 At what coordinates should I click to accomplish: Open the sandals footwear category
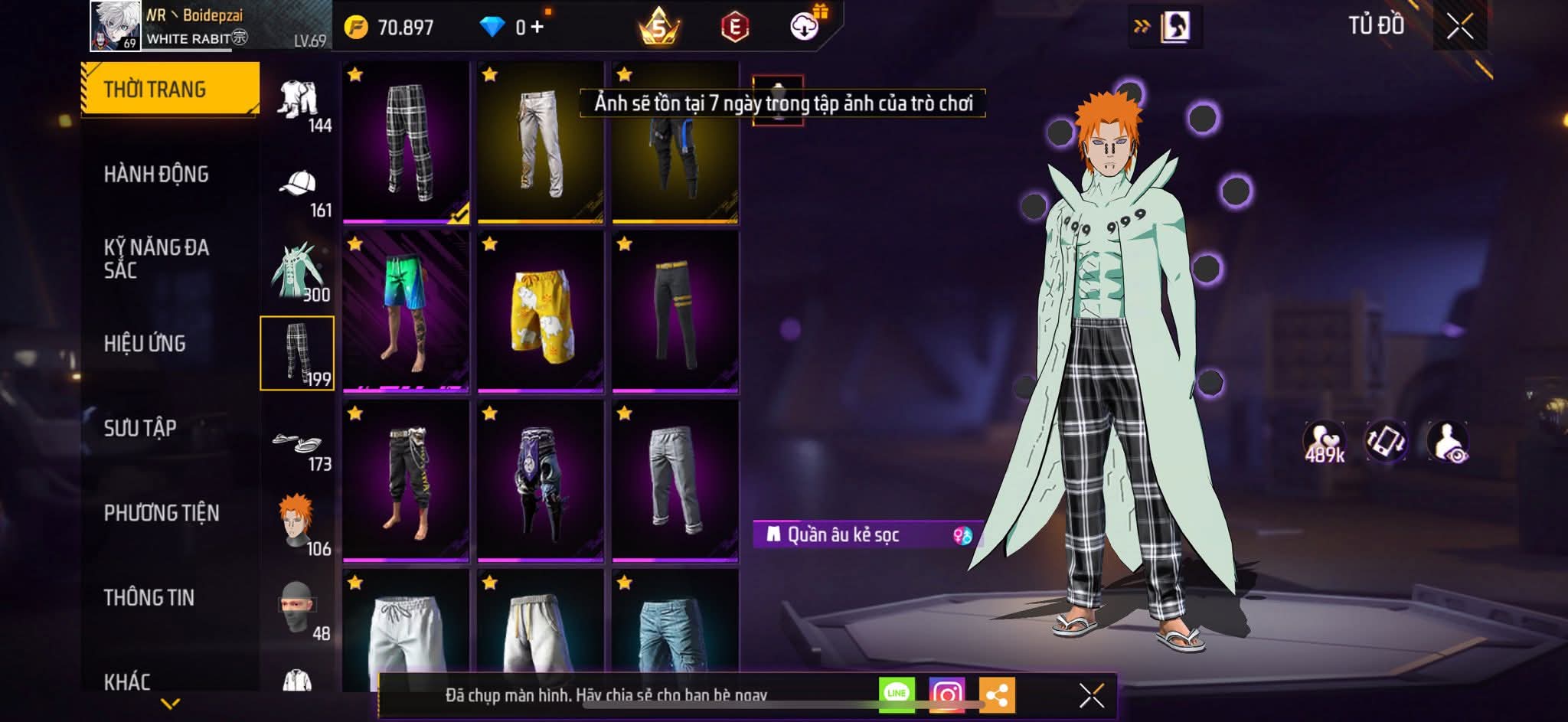[299, 444]
